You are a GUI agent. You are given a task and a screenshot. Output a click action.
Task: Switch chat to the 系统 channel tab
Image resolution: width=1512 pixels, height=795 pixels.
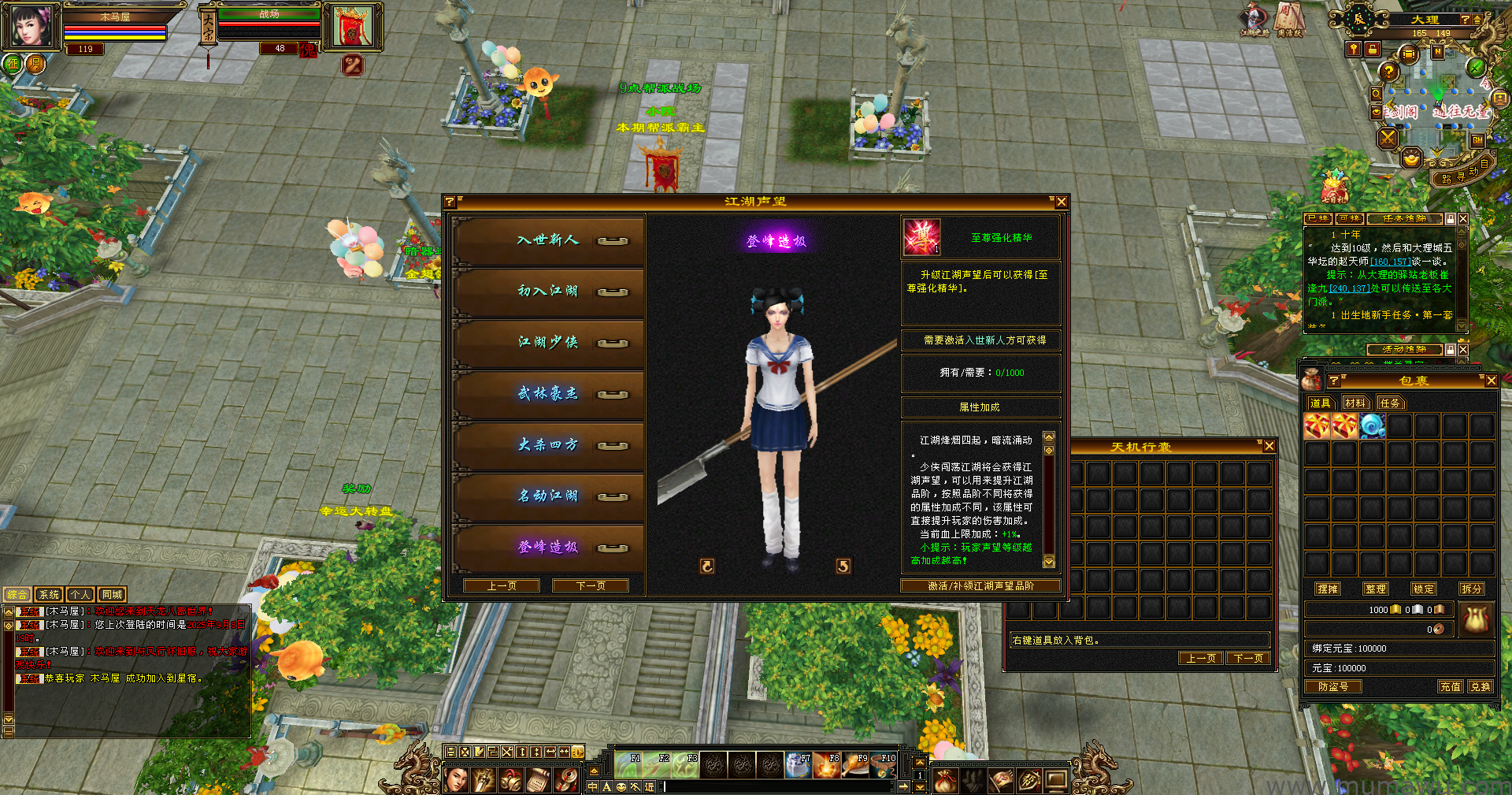[49, 595]
